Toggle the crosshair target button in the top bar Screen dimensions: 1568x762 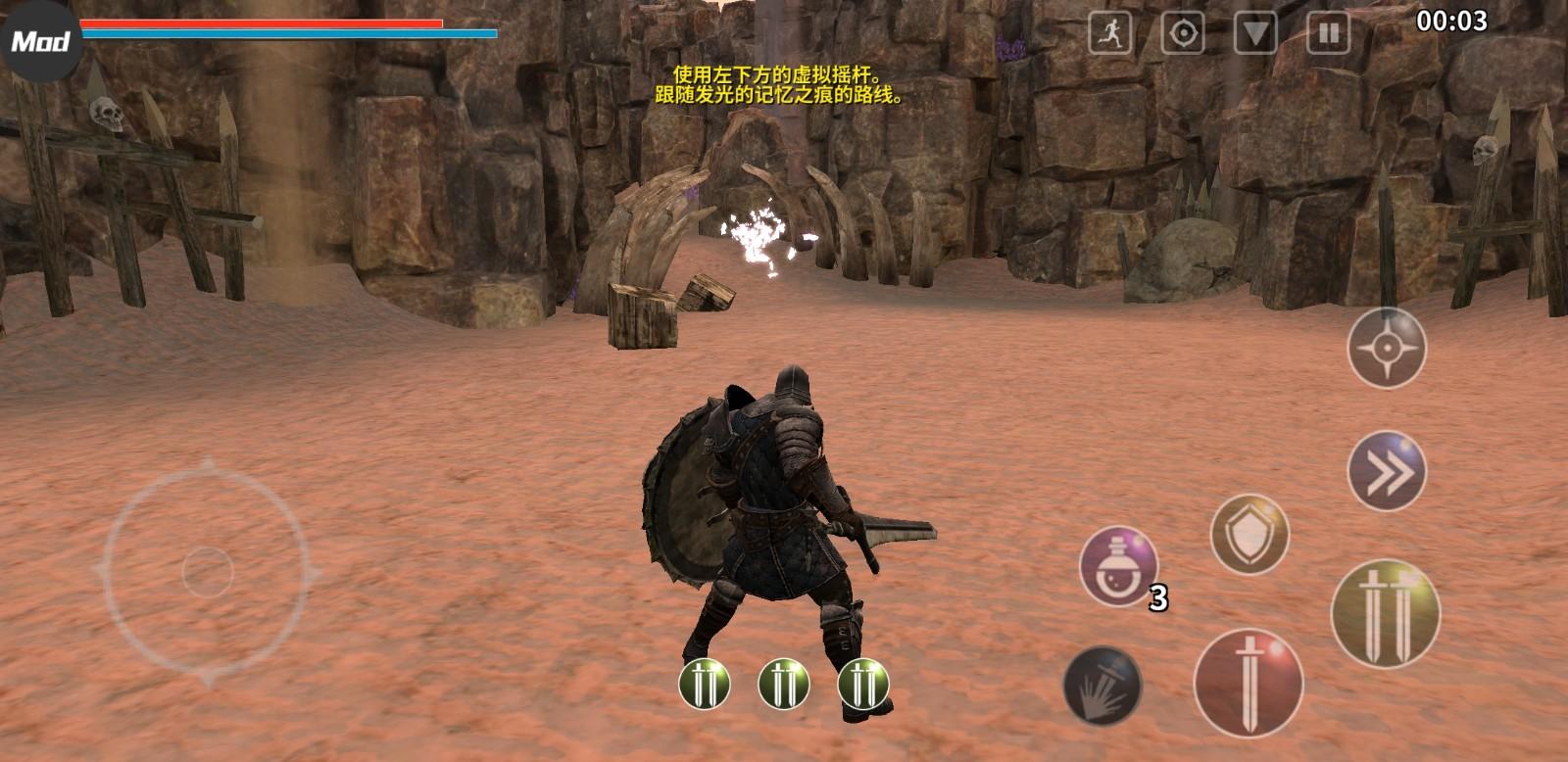(1183, 34)
